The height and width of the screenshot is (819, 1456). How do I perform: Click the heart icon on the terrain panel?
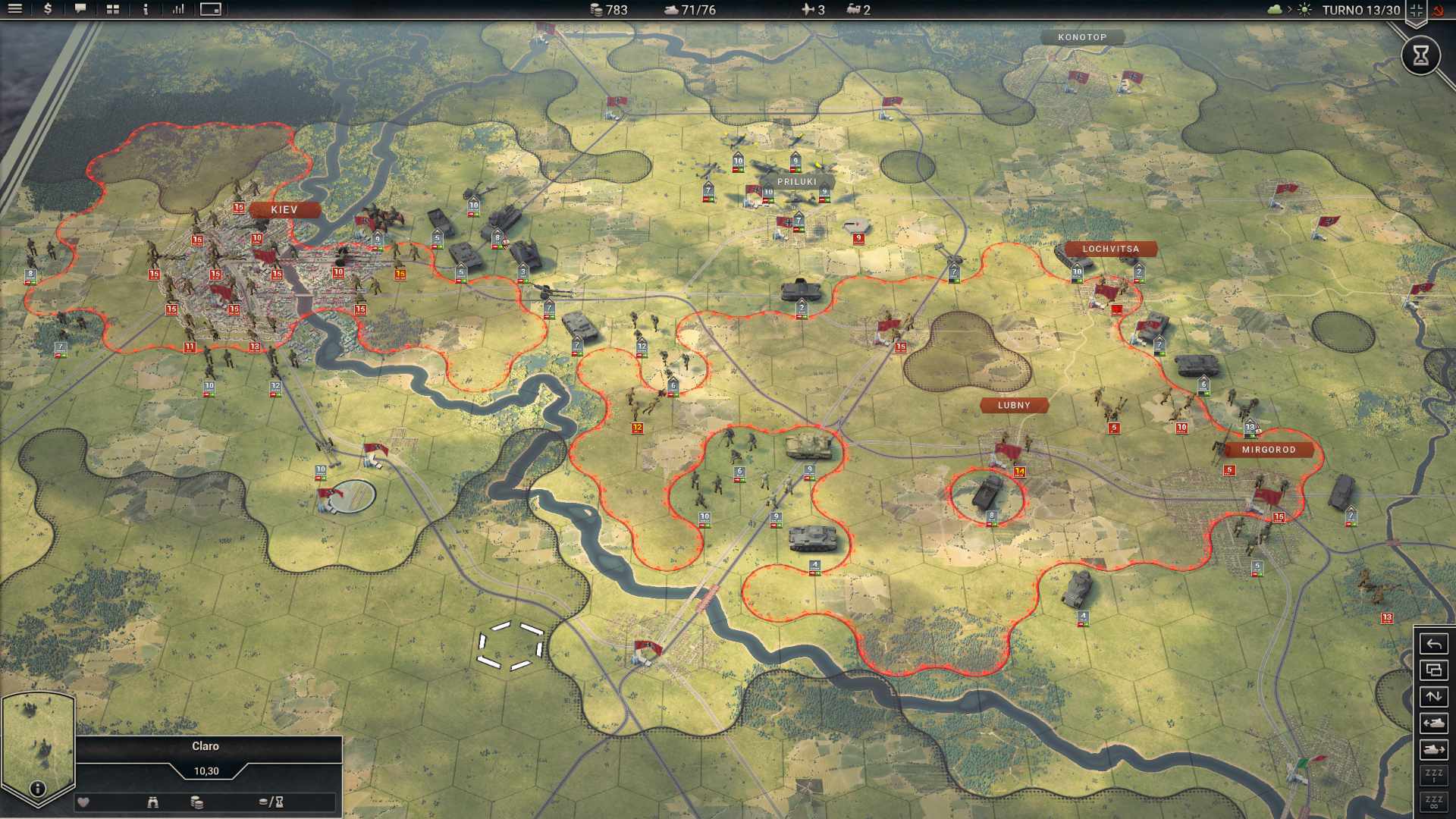click(x=81, y=802)
